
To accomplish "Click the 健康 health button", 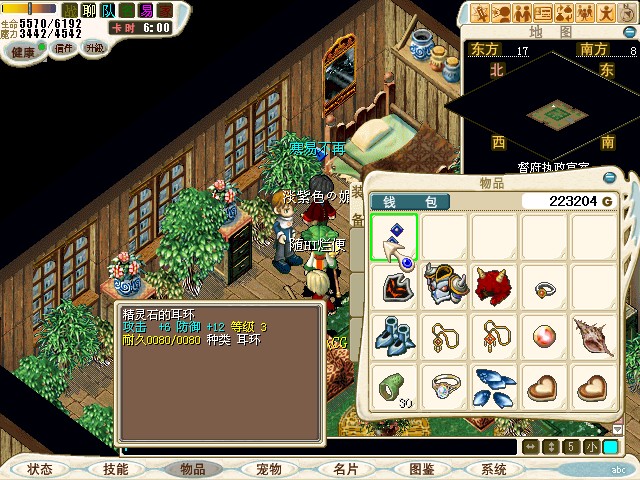I will tap(23, 50).
